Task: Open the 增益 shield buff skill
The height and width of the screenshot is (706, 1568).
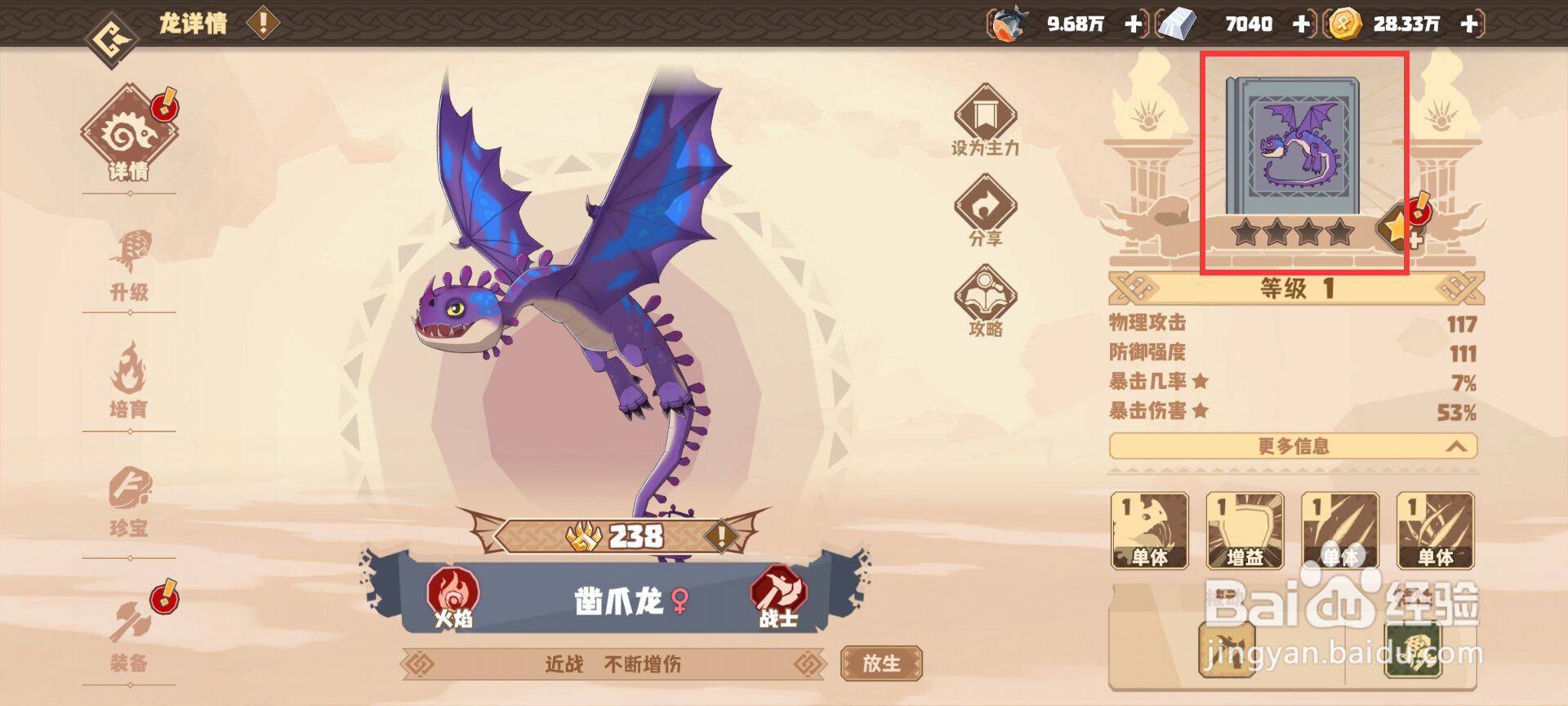Action: [1243, 531]
